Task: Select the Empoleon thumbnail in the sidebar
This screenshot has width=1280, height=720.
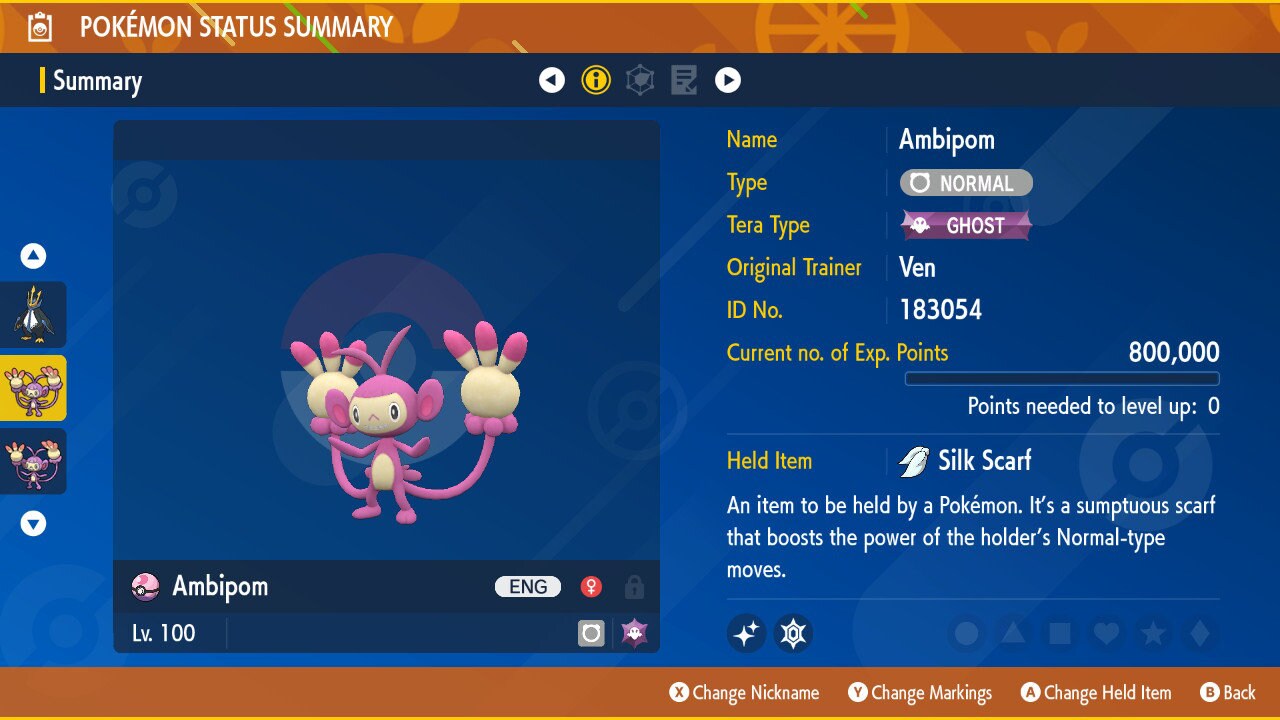Action: point(35,315)
